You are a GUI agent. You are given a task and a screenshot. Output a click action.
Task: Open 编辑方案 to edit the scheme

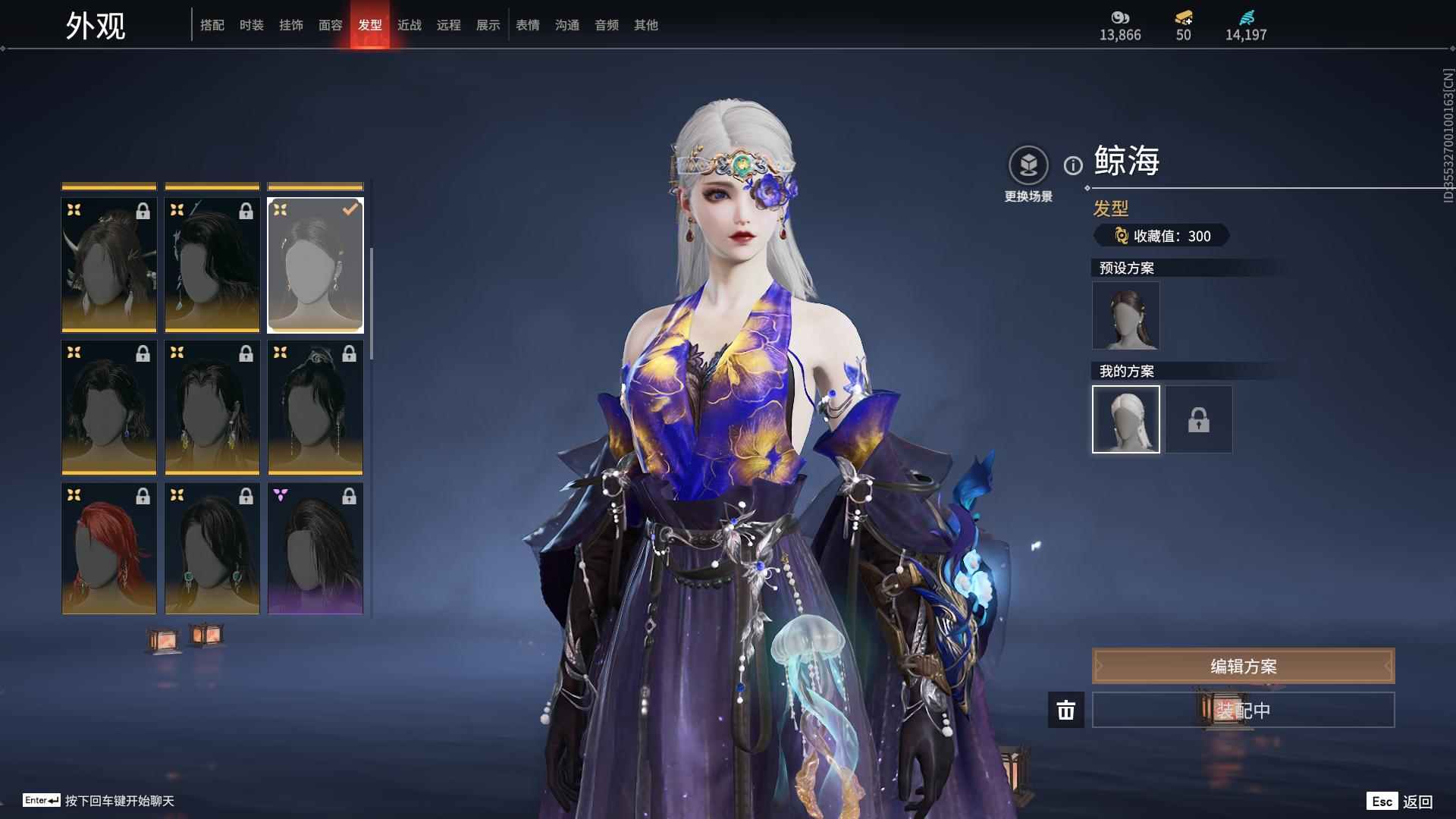click(1243, 666)
